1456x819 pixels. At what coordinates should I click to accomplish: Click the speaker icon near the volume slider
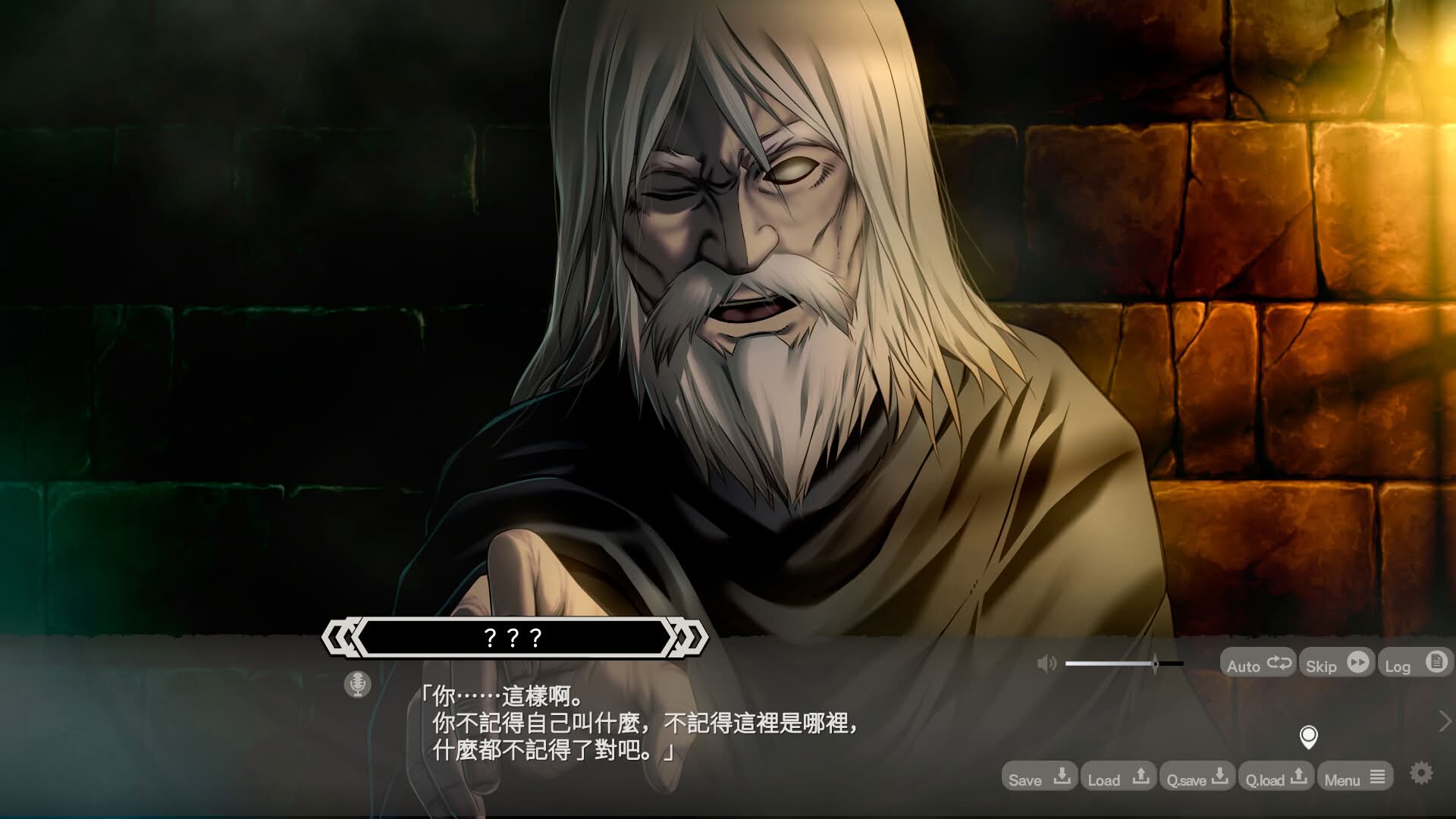click(1048, 664)
